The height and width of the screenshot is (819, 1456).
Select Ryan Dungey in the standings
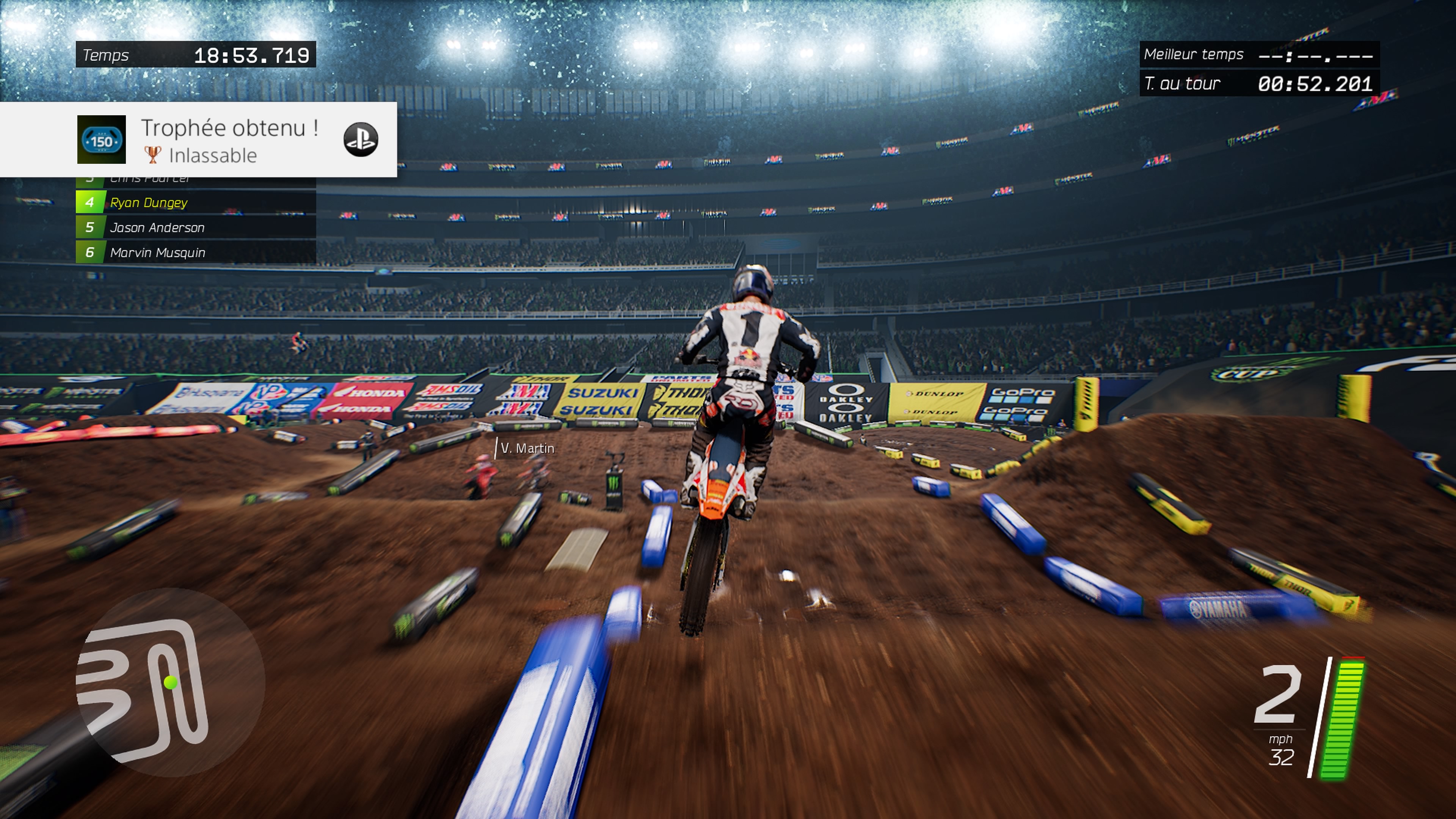tap(196, 202)
